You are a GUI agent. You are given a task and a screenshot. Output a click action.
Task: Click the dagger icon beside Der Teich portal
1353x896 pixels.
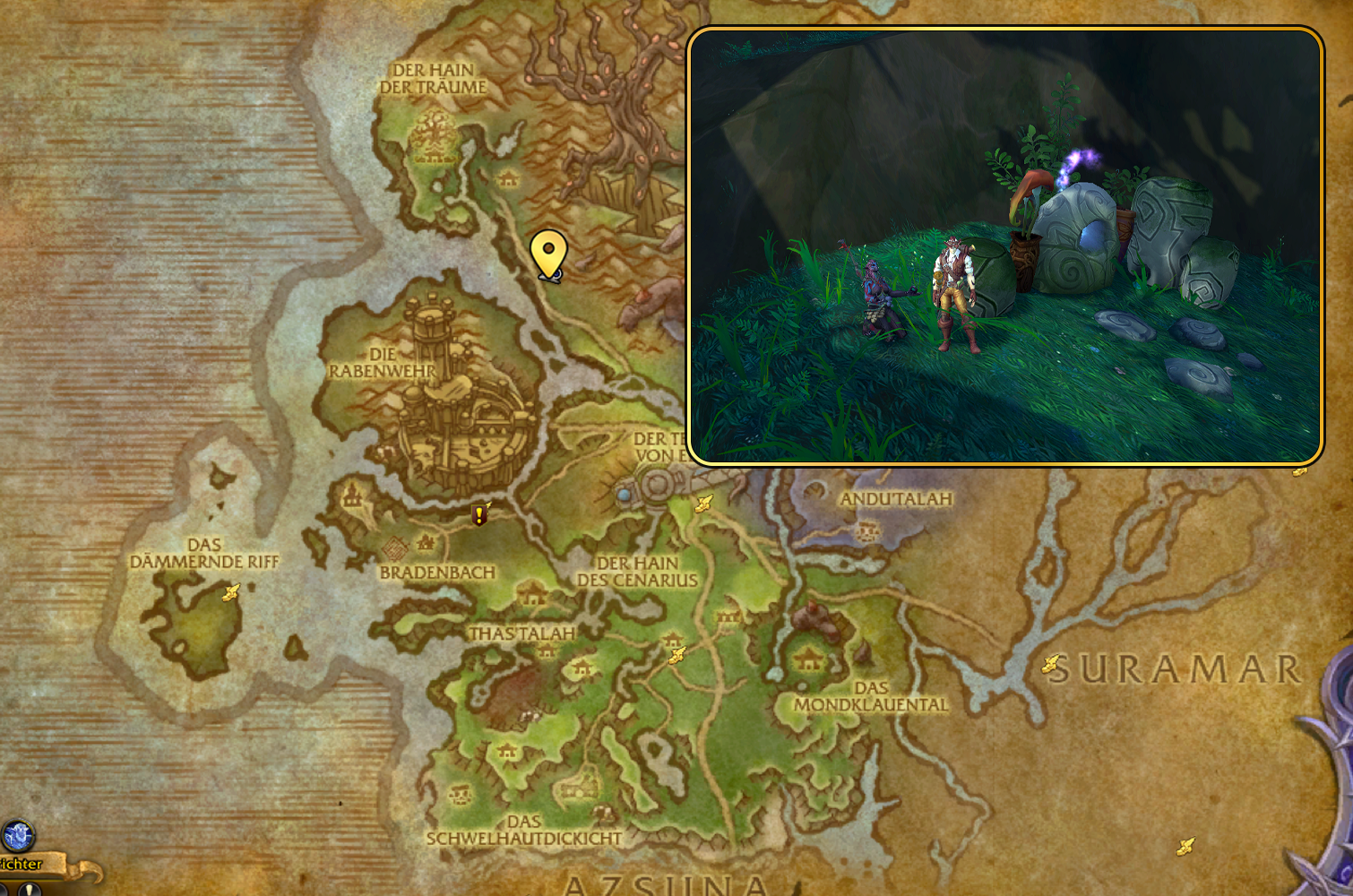tap(704, 504)
